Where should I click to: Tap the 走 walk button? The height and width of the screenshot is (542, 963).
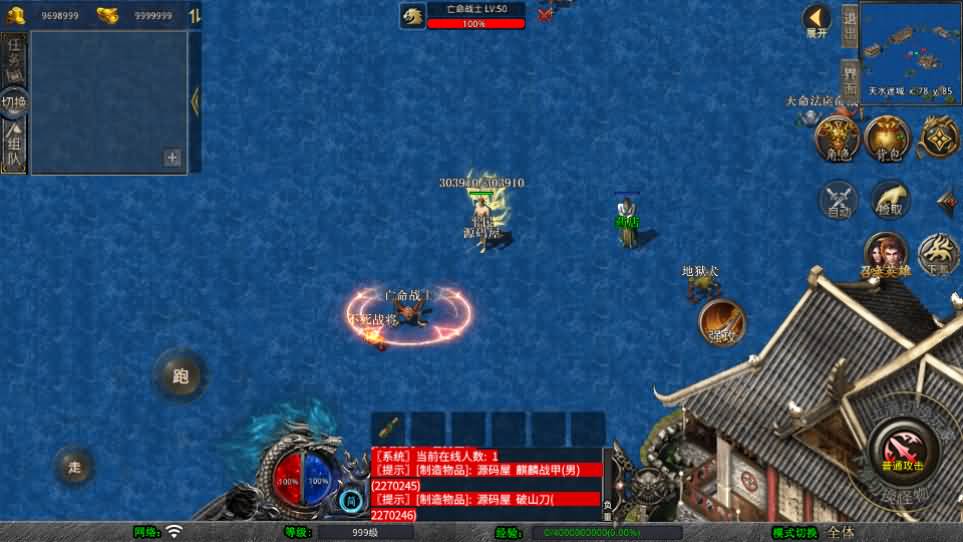click(74, 466)
